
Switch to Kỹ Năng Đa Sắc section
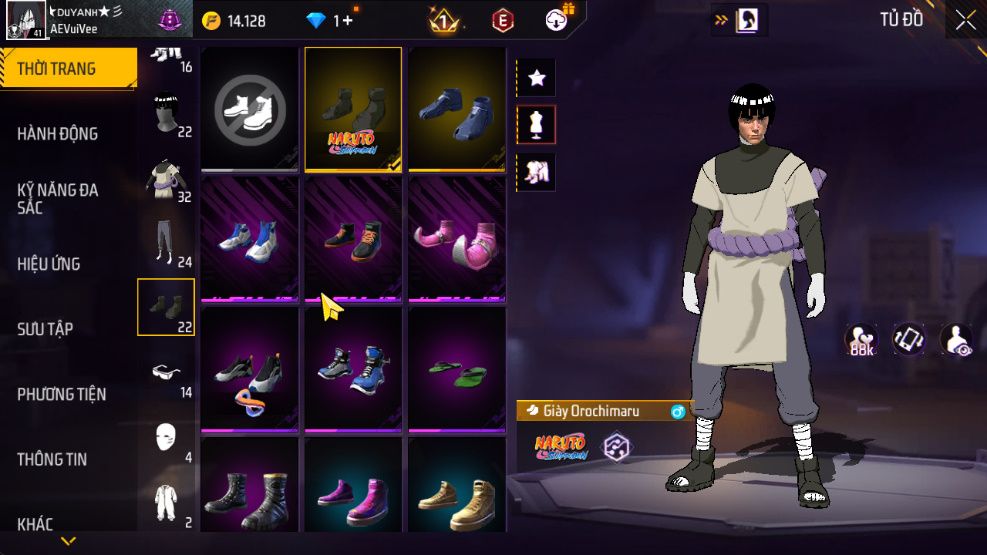(x=57, y=198)
